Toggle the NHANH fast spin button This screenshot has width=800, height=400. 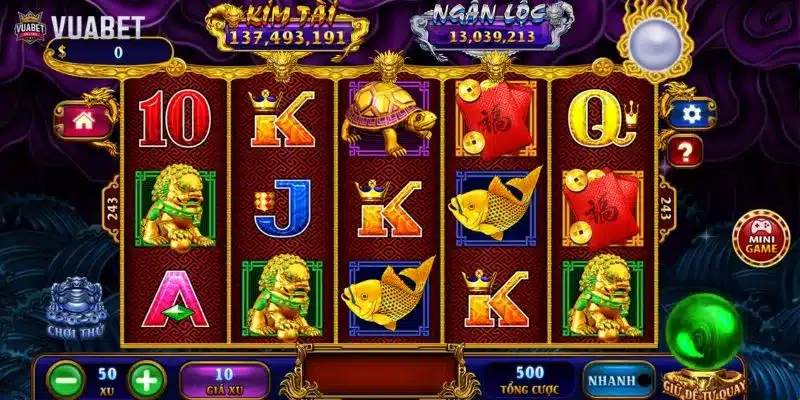[611, 381]
